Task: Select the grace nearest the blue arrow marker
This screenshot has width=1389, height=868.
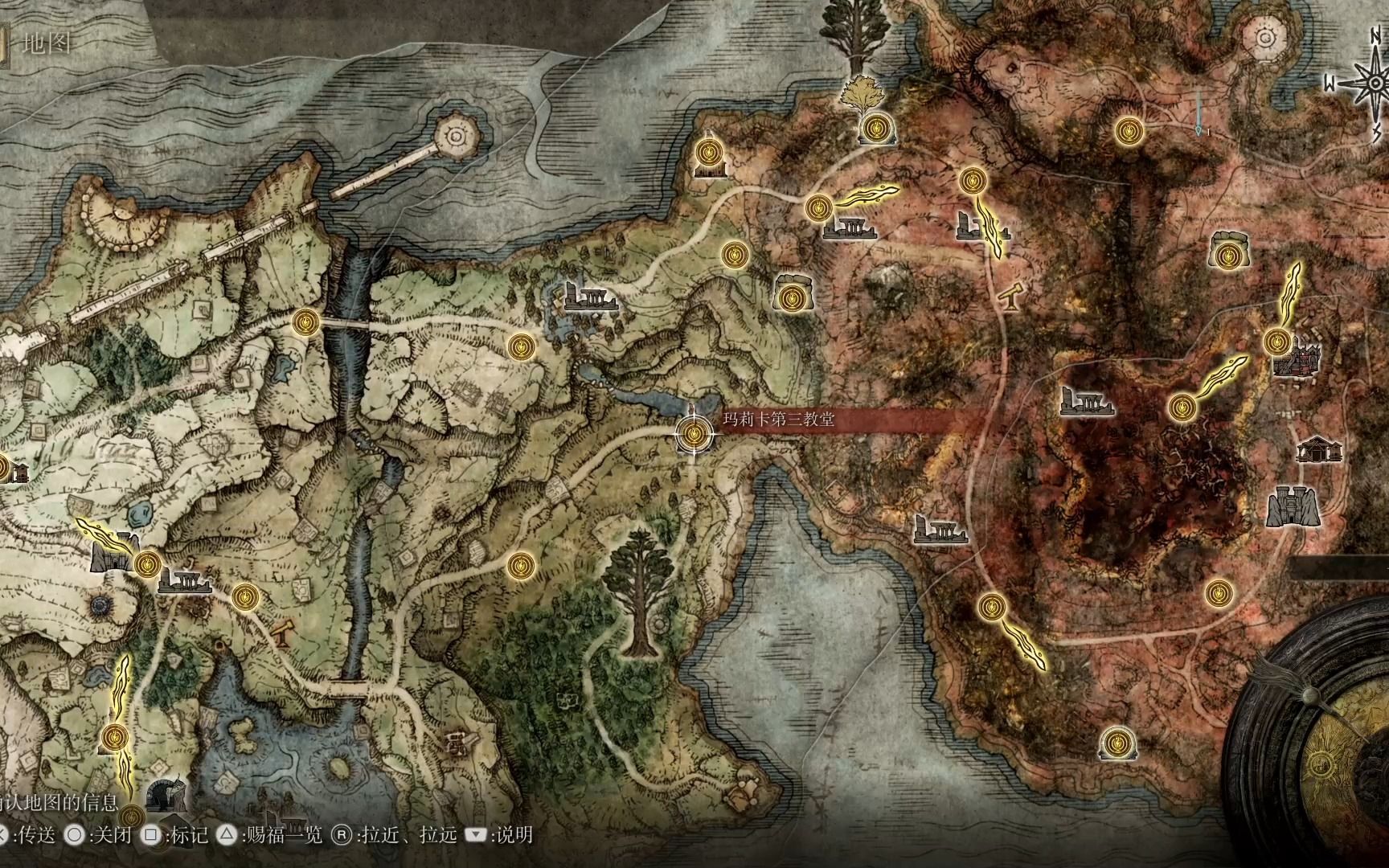Action: 1129,129
